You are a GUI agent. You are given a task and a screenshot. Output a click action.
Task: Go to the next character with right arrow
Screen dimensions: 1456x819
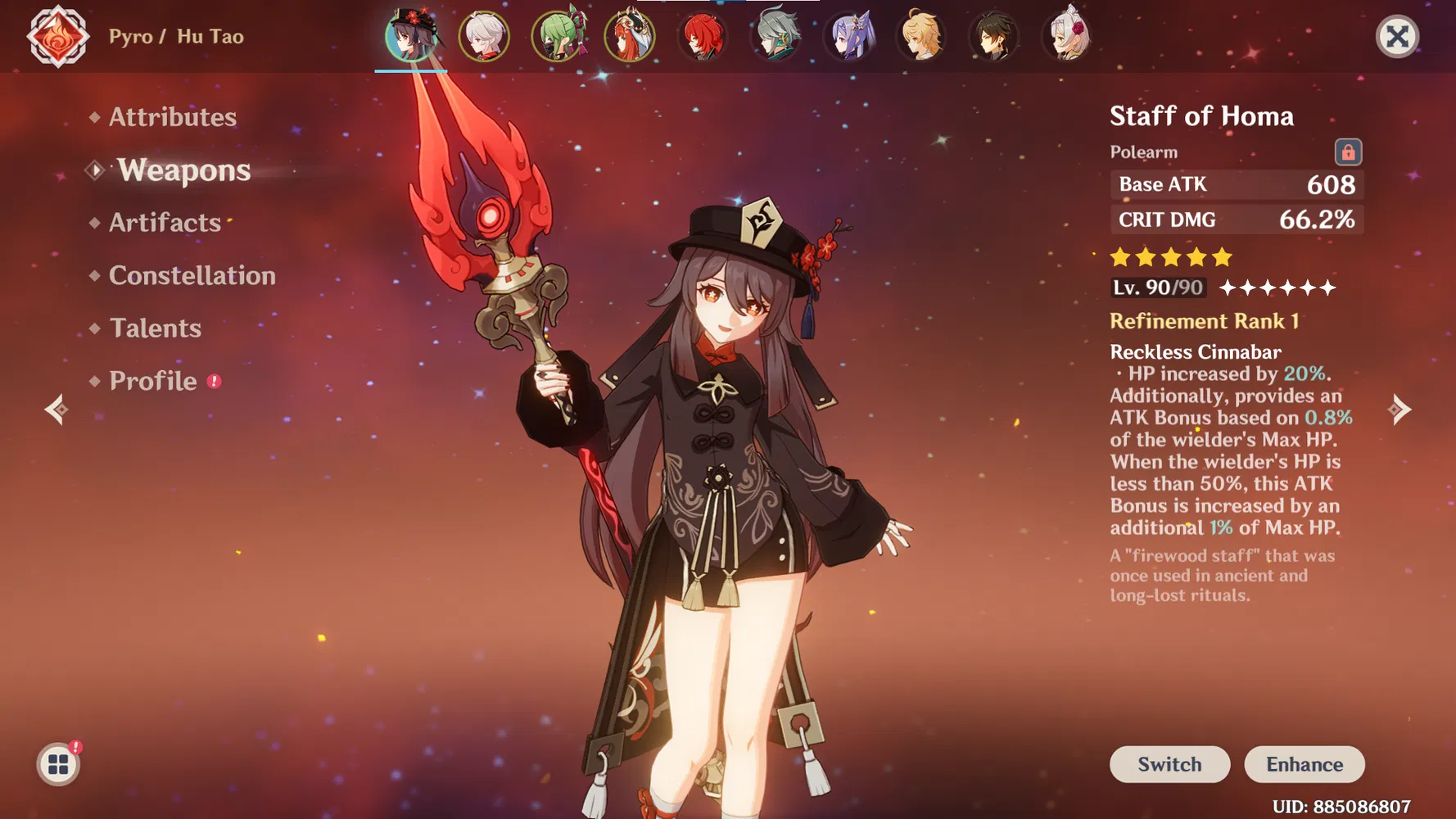tap(1400, 409)
